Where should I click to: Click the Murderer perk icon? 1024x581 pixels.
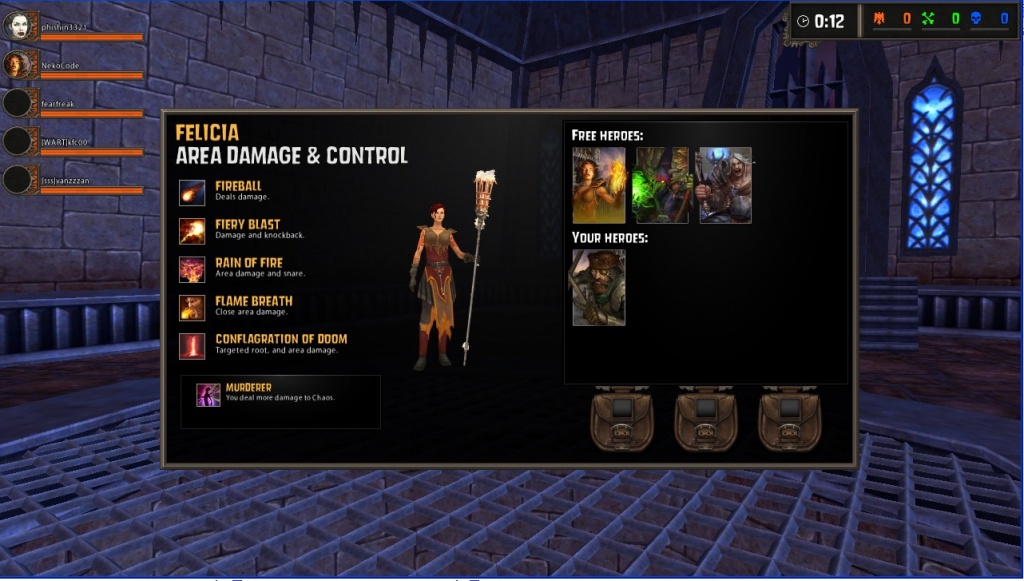(208, 394)
